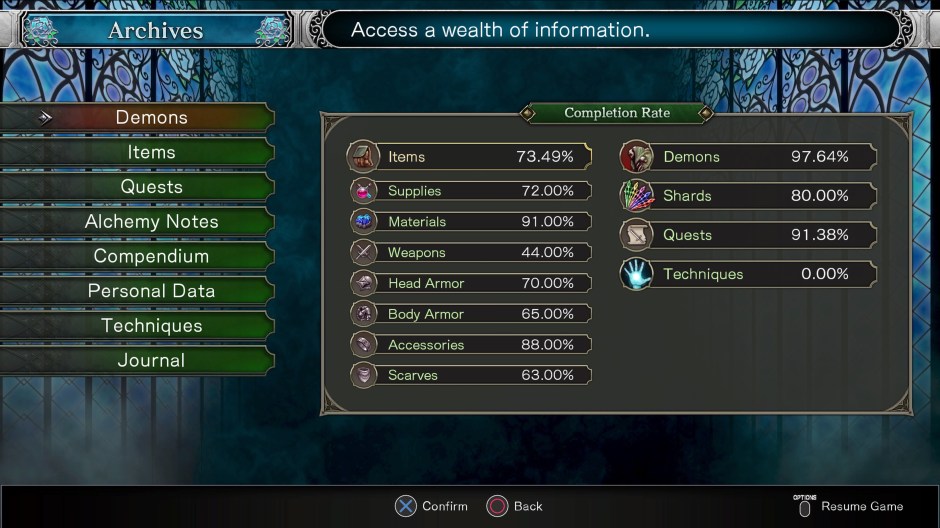Open the Items entry in the left menu
Image resolution: width=940 pixels, height=528 pixels.
click(151, 152)
